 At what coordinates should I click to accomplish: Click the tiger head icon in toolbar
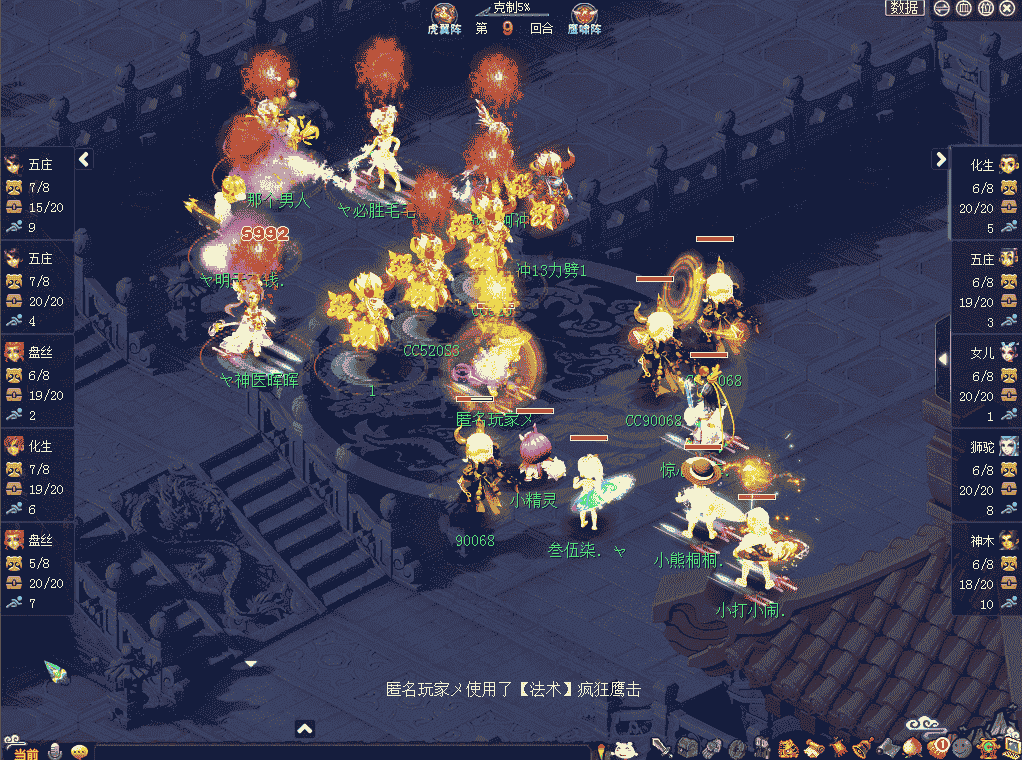(788, 747)
